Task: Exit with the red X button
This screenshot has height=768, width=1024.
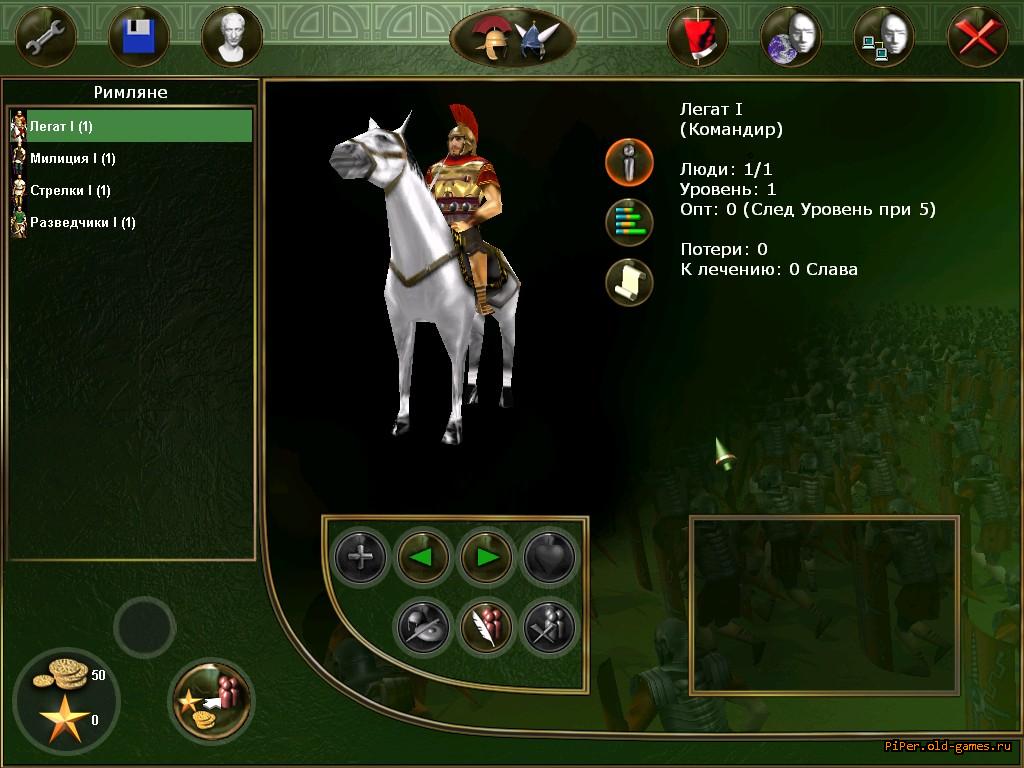Action: click(976, 36)
